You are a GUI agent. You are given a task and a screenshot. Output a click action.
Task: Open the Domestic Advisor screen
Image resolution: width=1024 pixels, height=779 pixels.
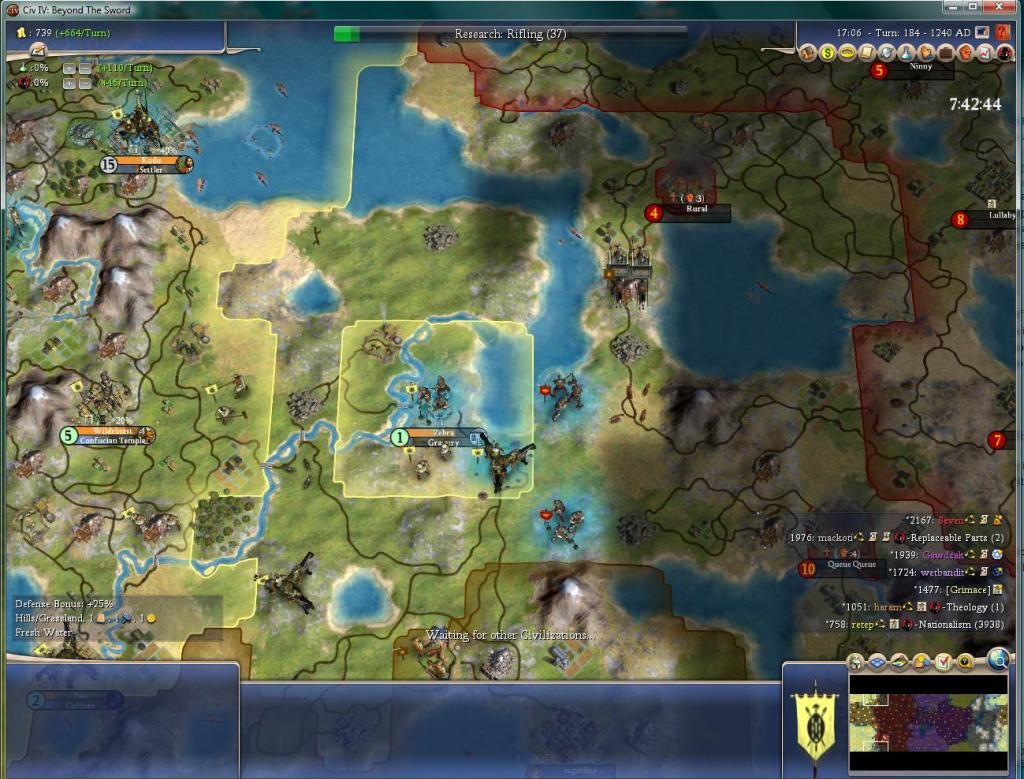click(x=809, y=52)
